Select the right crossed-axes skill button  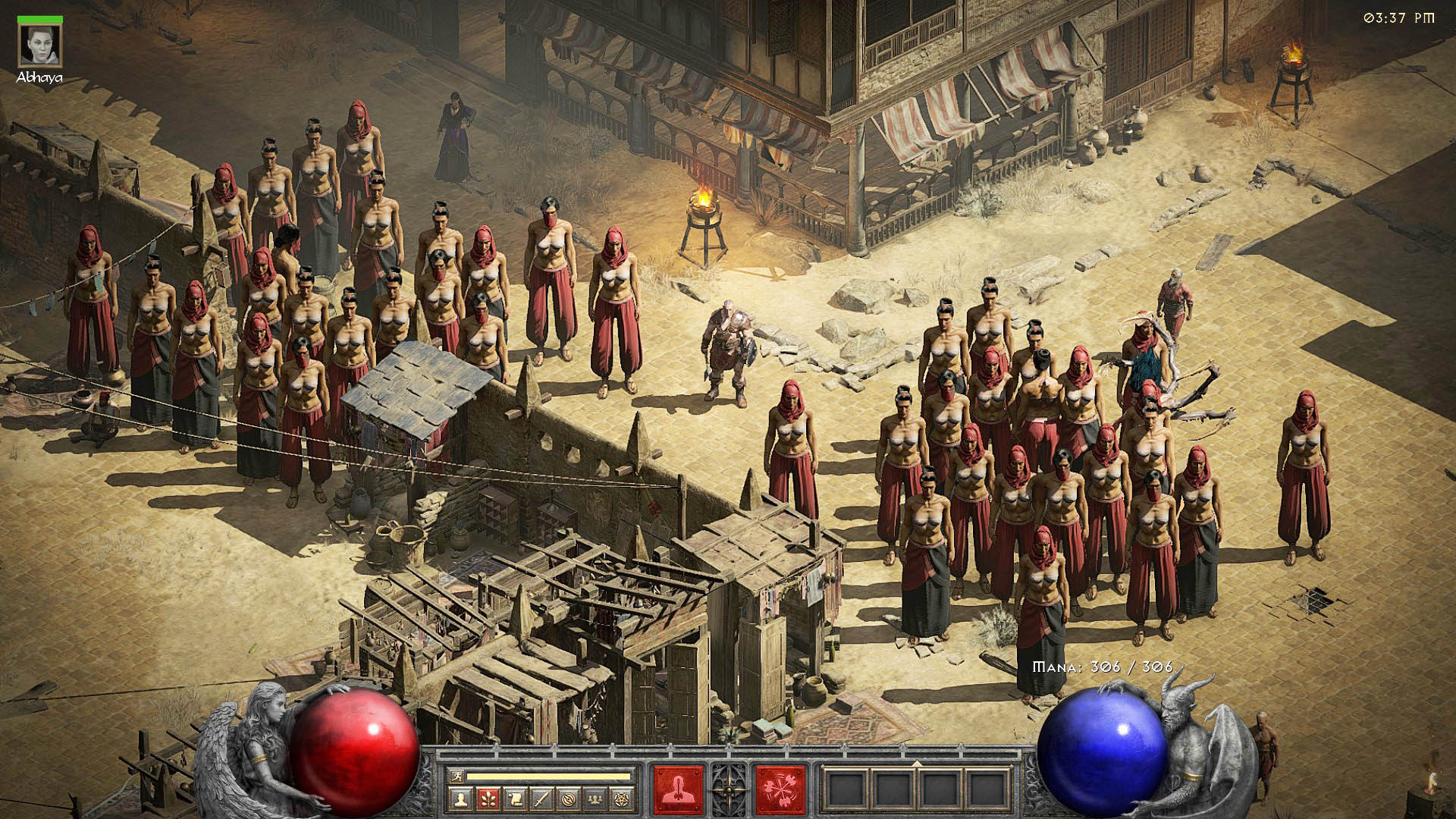click(x=780, y=789)
